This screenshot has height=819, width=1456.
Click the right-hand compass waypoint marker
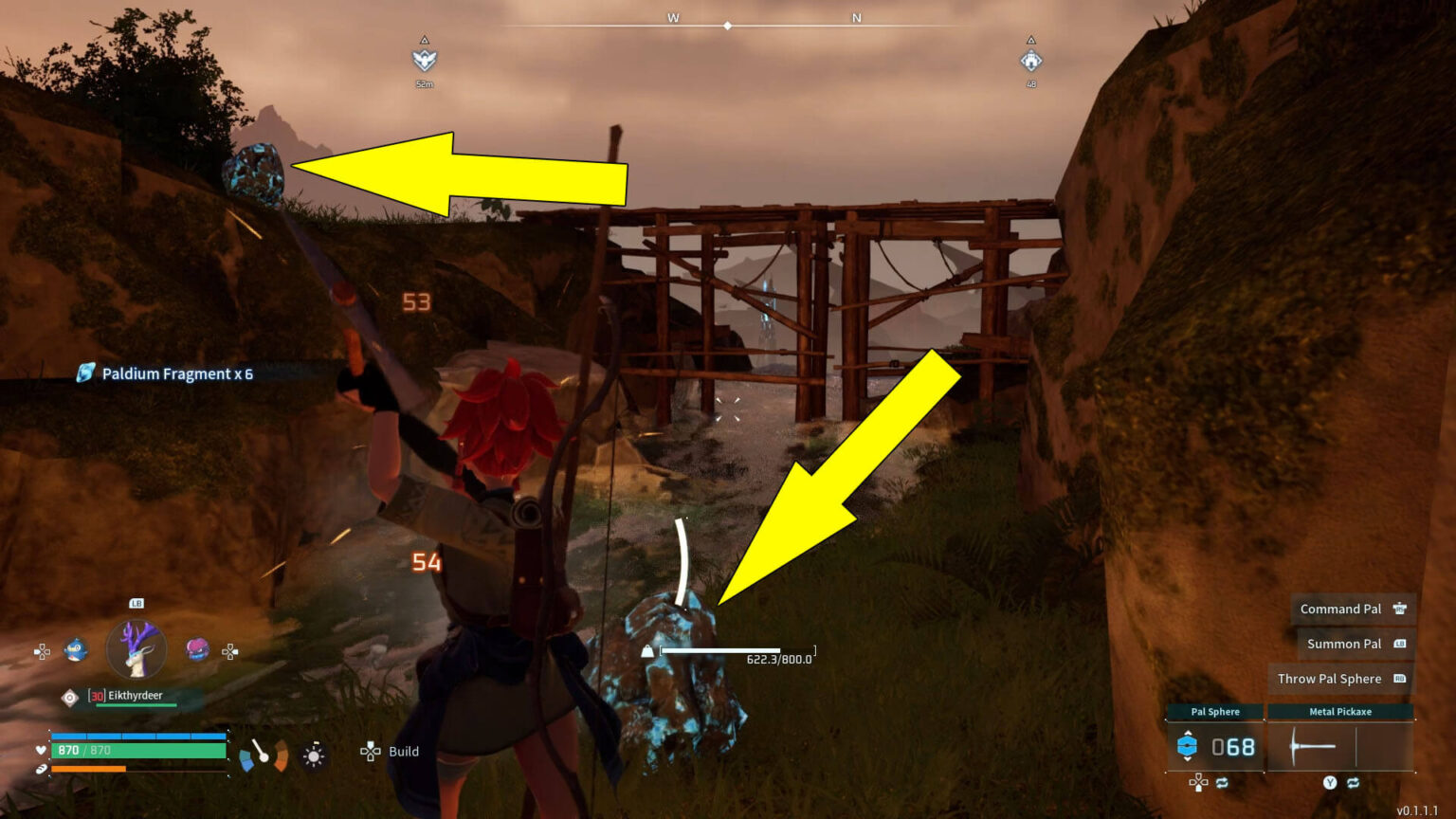tap(1030, 61)
